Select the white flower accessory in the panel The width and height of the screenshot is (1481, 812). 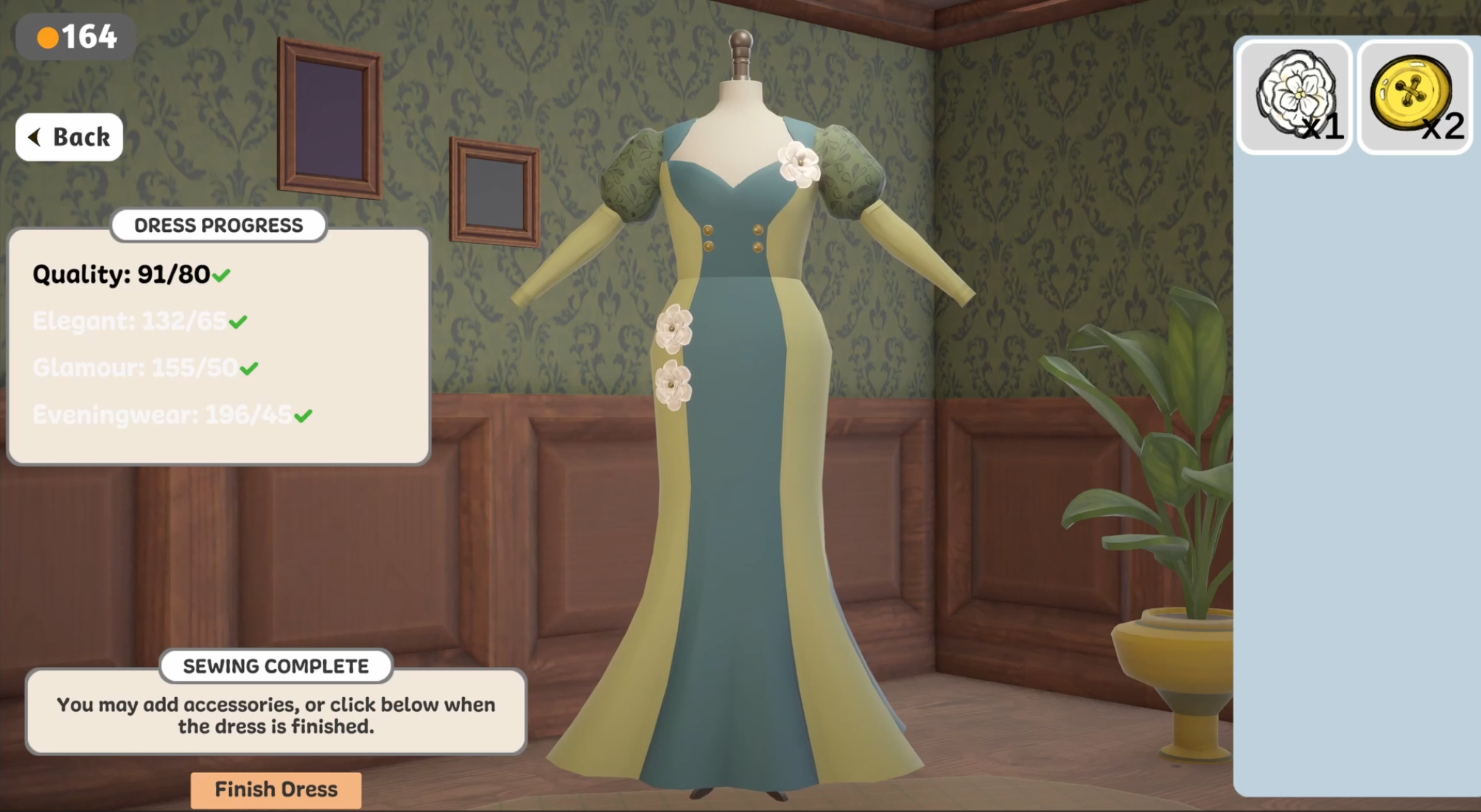[1295, 96]
